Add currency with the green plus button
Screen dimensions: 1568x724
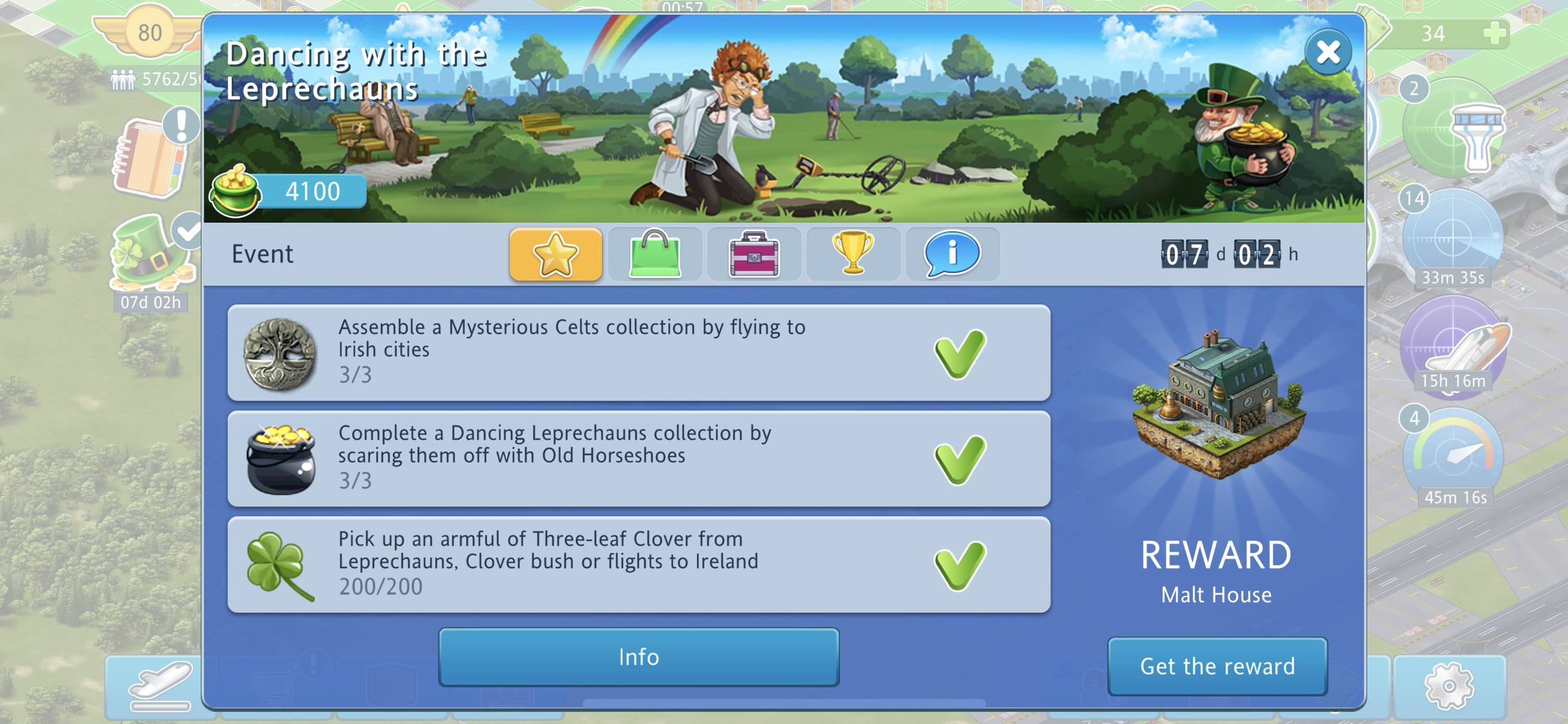1495,33
